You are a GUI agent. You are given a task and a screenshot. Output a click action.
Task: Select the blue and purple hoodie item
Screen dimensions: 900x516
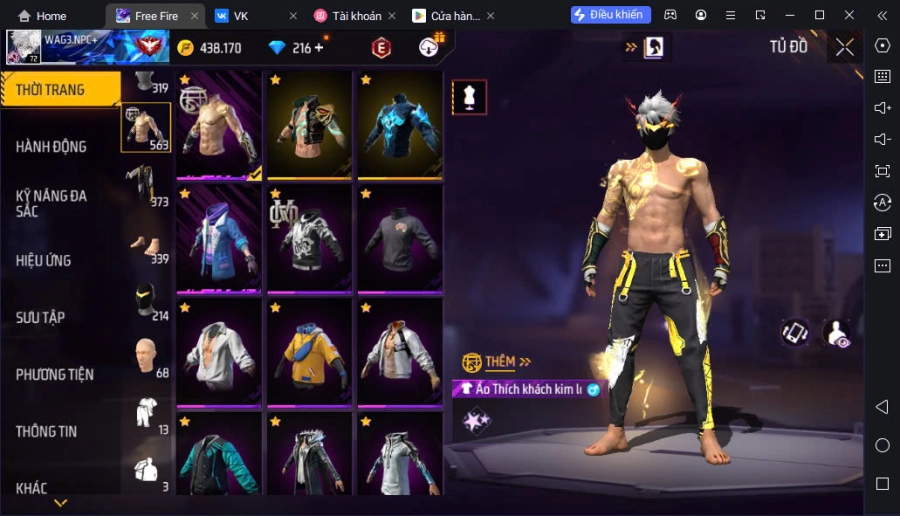[220, 238]
